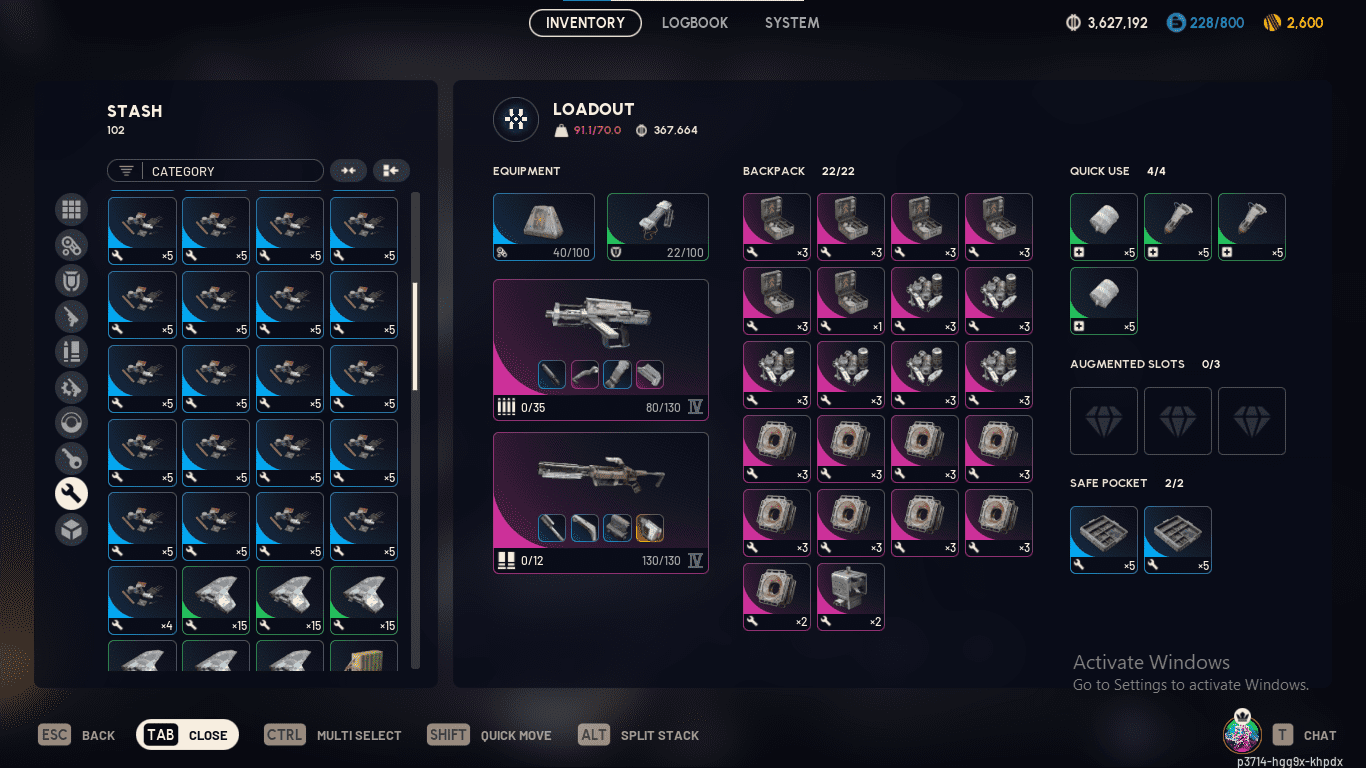Image resolution: width=1366 pixels, height=768 pixels.
Task: Open the Category dropdown filter
Action: 215,170
